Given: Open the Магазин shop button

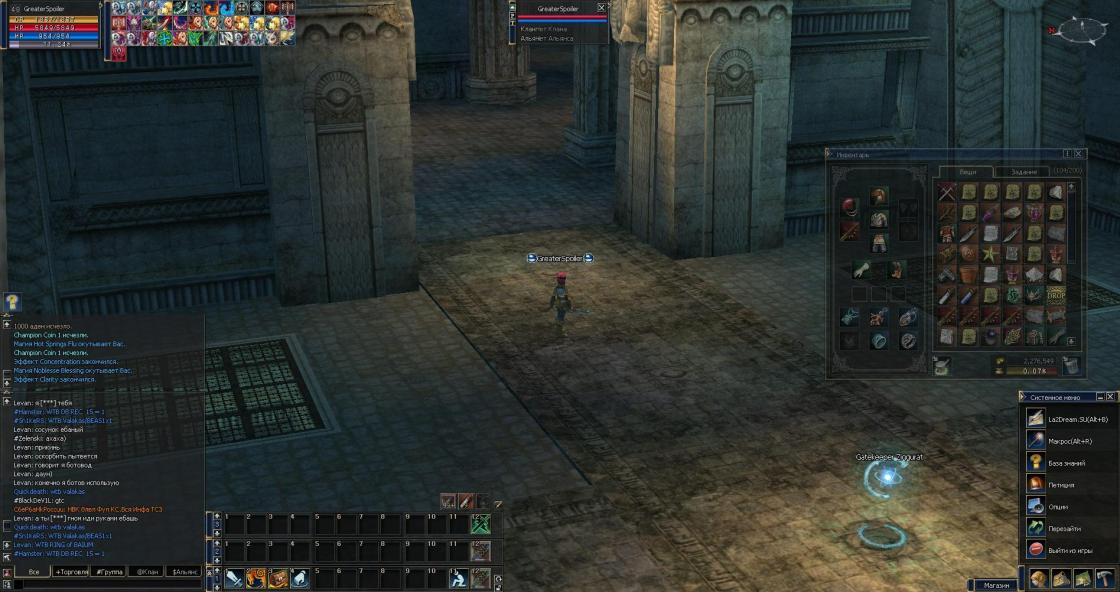Looking at the screenshot, I should 995,585.
